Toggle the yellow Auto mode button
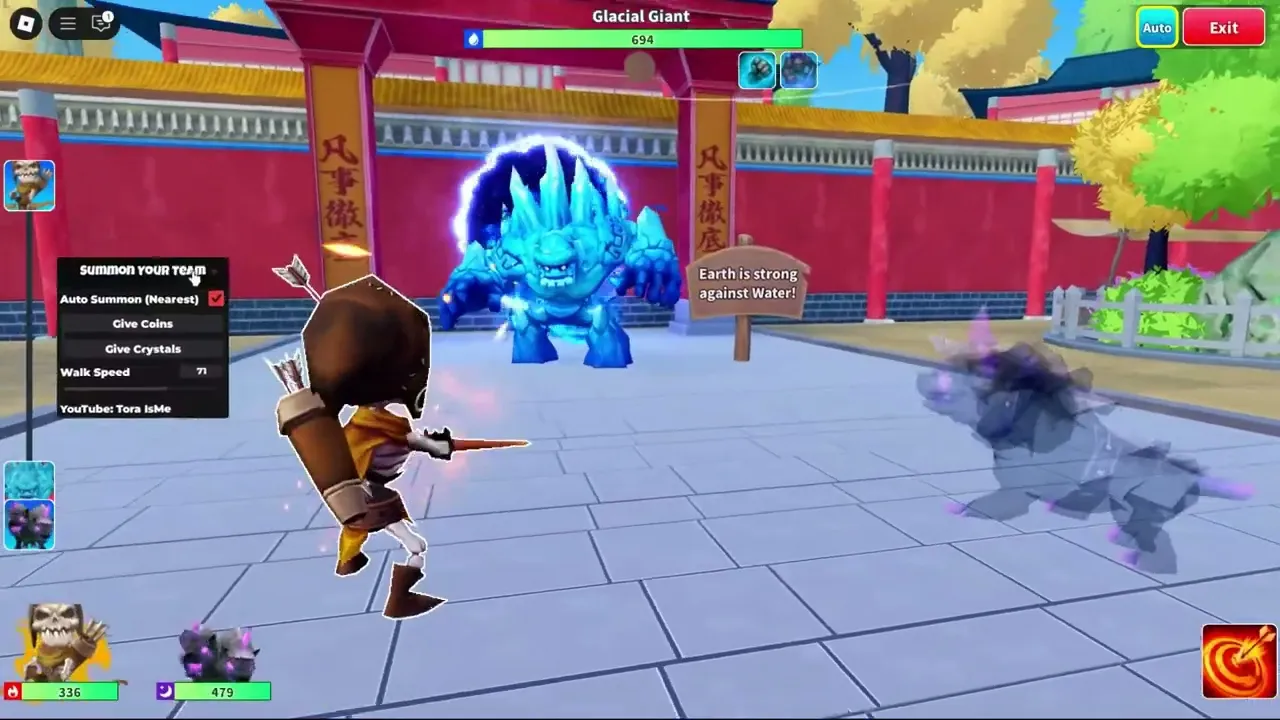Screen dimensions: 1280x720 click(1156, 27)
